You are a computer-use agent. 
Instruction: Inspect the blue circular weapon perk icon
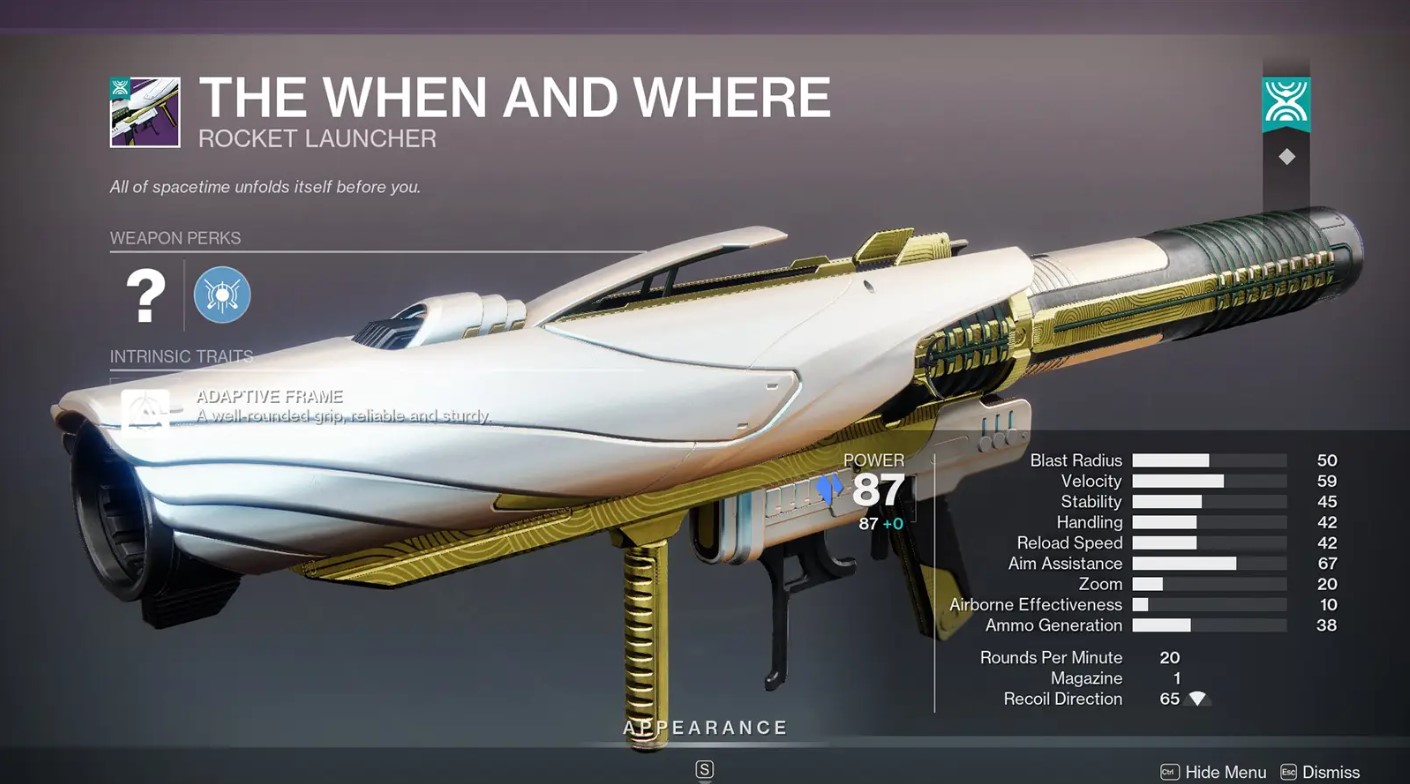click(x=222, y=295)
